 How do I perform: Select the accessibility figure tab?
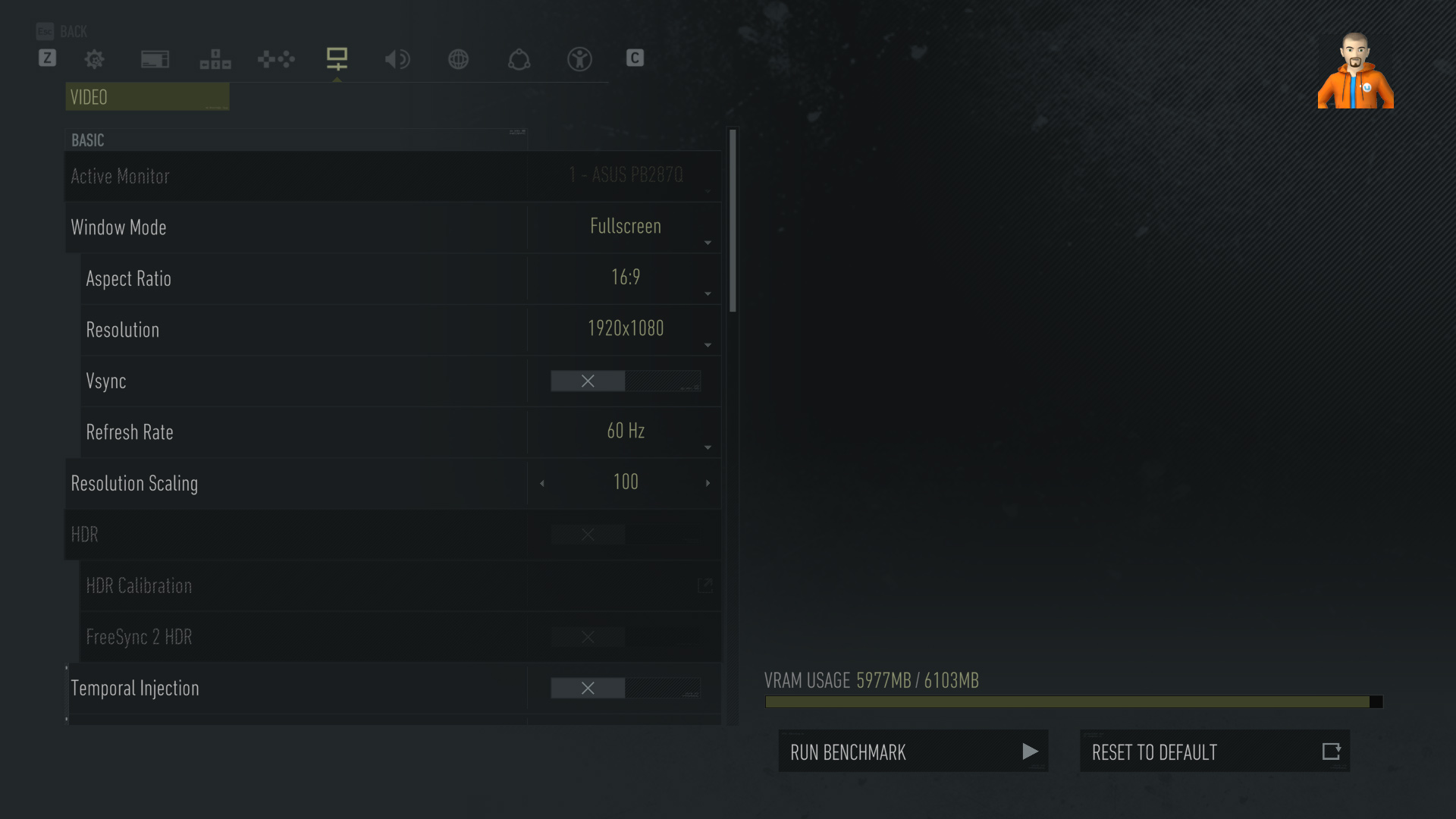(x=579, y=59)
